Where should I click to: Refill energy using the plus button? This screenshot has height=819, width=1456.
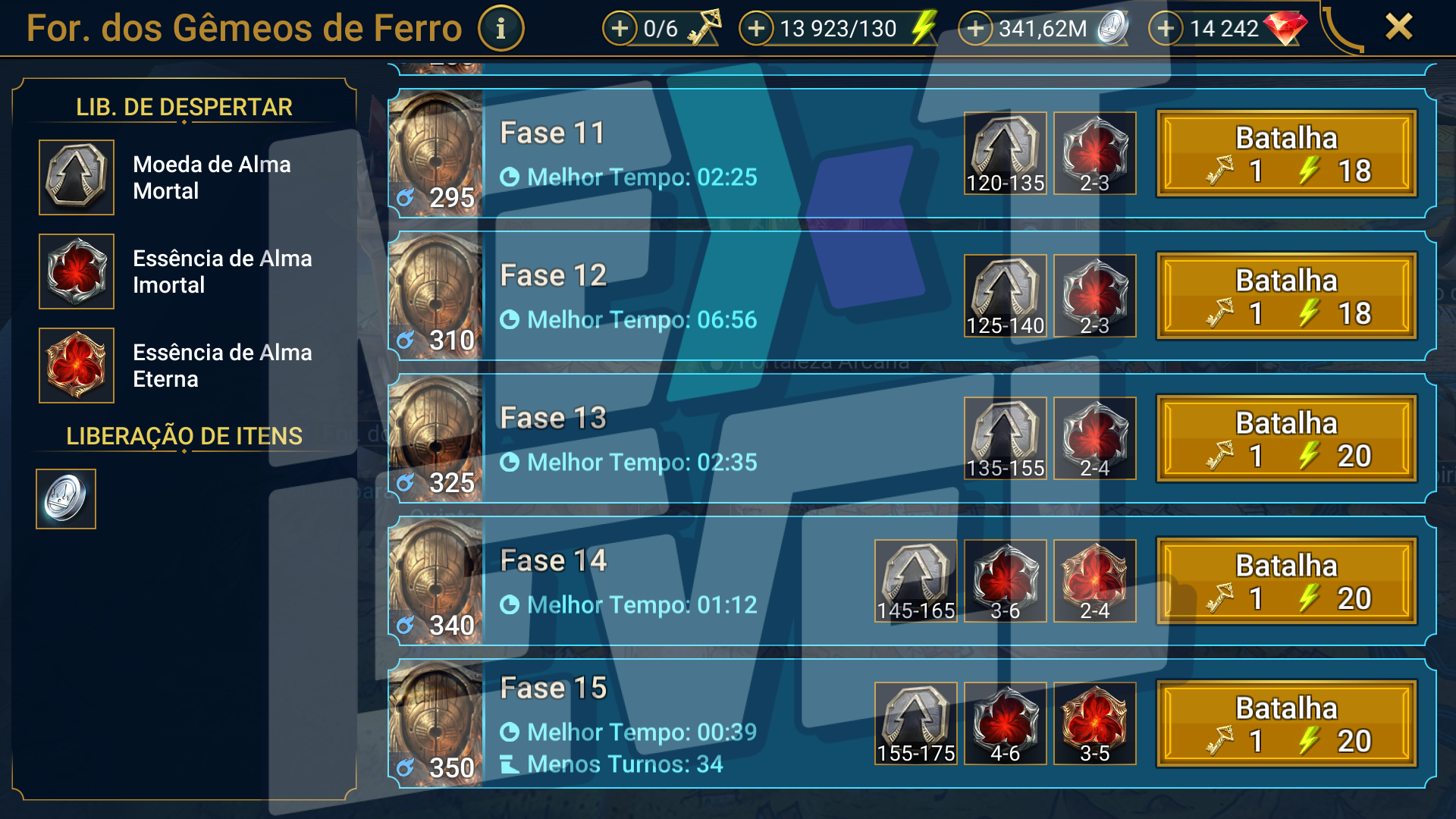pos(756,29)
